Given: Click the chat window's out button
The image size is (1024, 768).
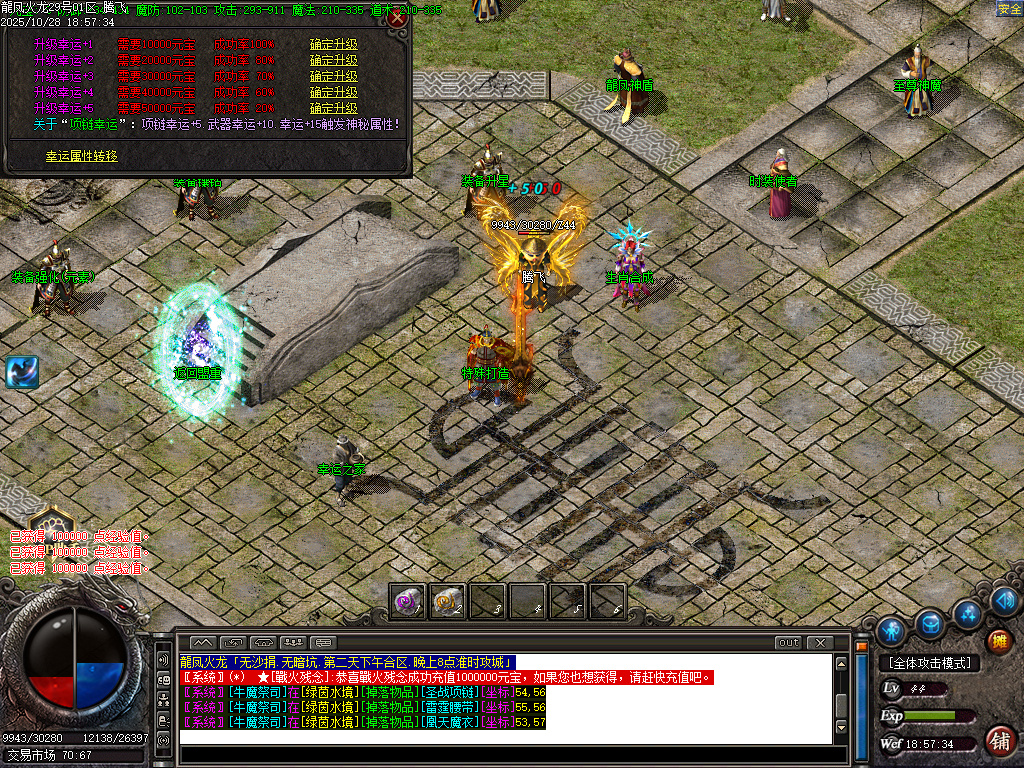Looking at the screenshot, I should tap(788, 642).
